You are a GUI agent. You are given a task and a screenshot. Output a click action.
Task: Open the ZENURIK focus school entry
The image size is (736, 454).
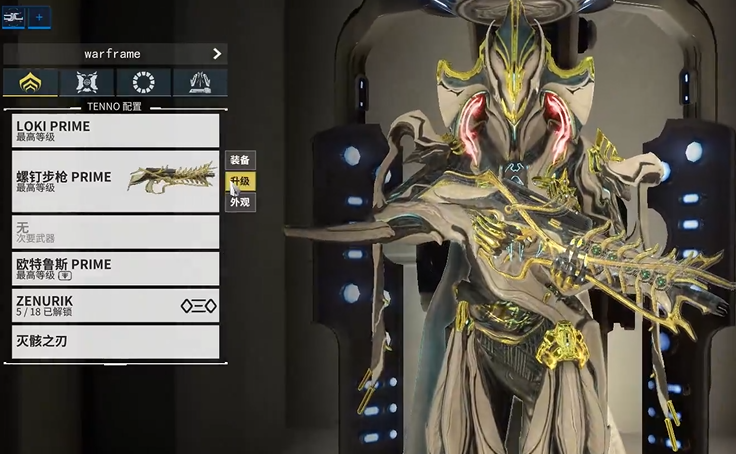pyautogui.click(x=115, y=305)
